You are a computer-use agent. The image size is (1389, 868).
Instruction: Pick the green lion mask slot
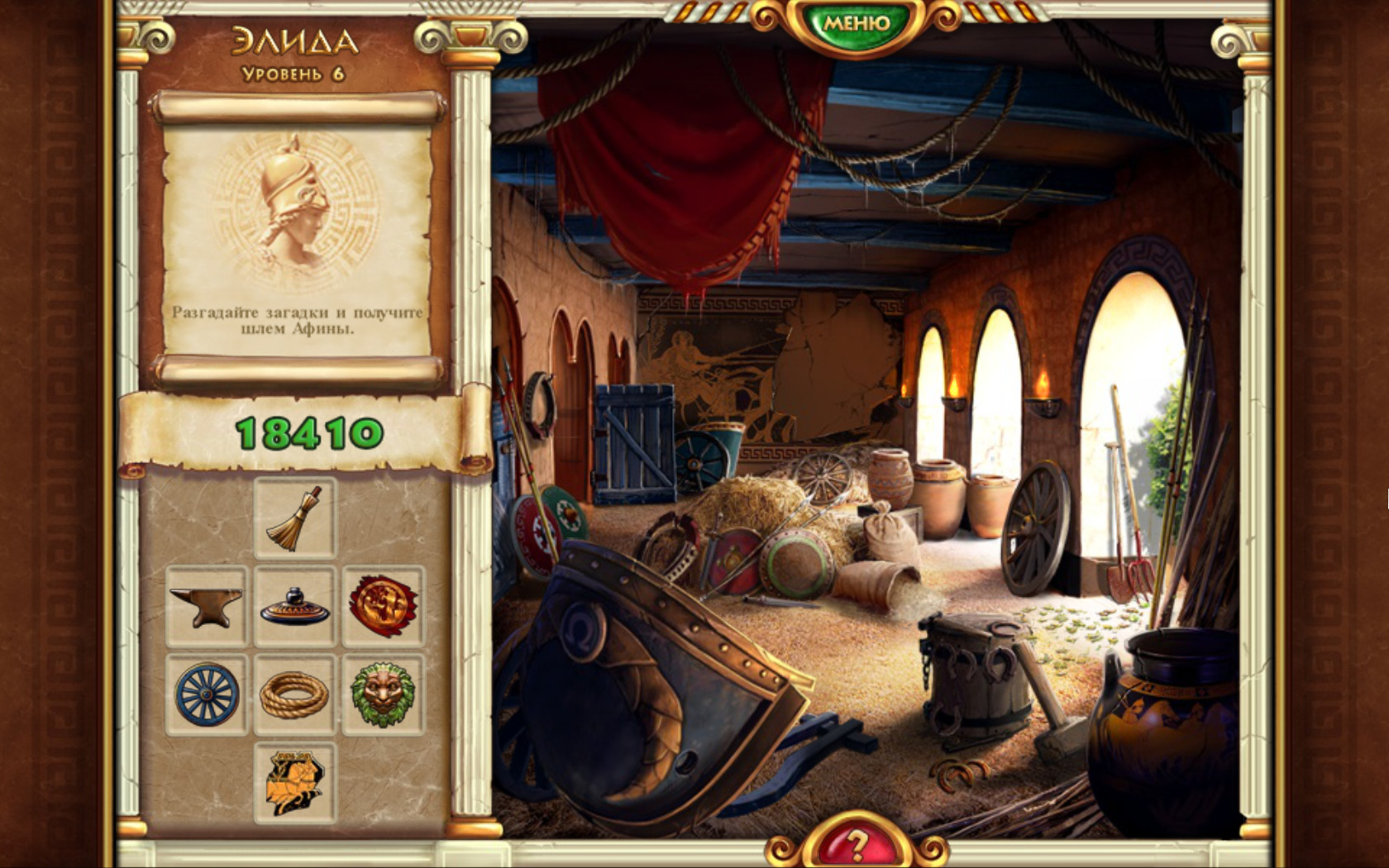click(x=382, y=694)
